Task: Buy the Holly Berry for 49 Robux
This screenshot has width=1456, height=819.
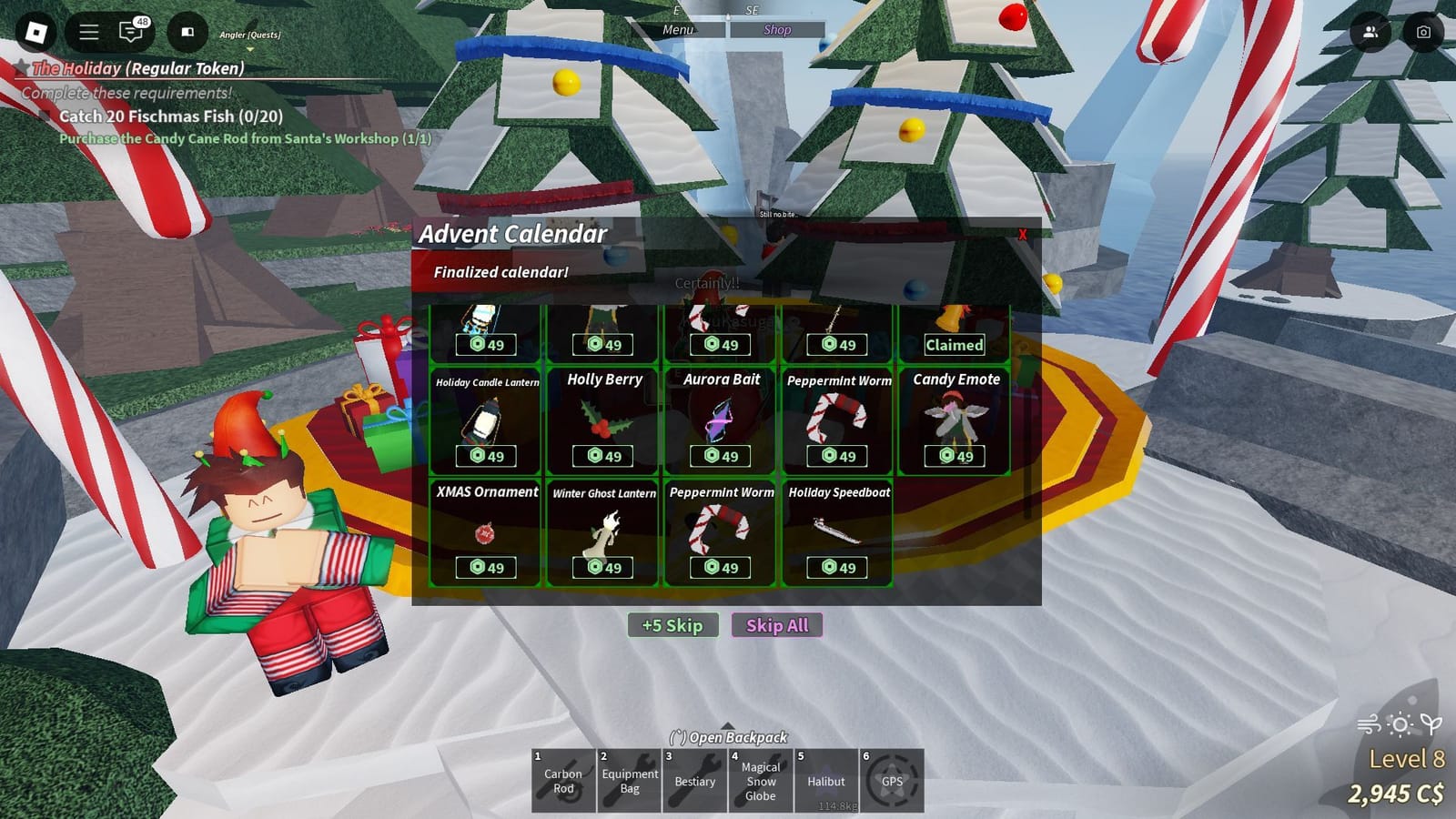Action: tap(603, 456)
